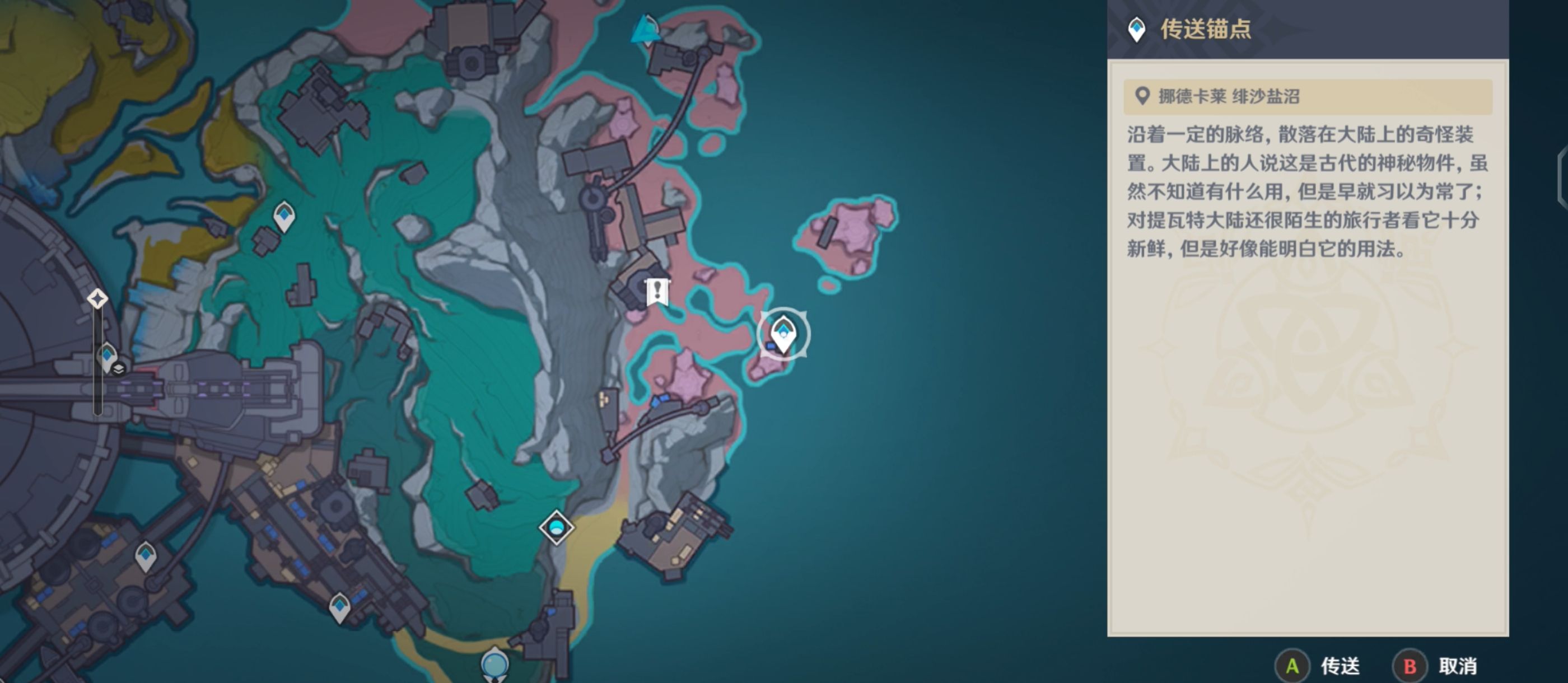Select the highlighted teleport waypoint ringed in white
Screen dimensions: 1568x683
[783, 334]
